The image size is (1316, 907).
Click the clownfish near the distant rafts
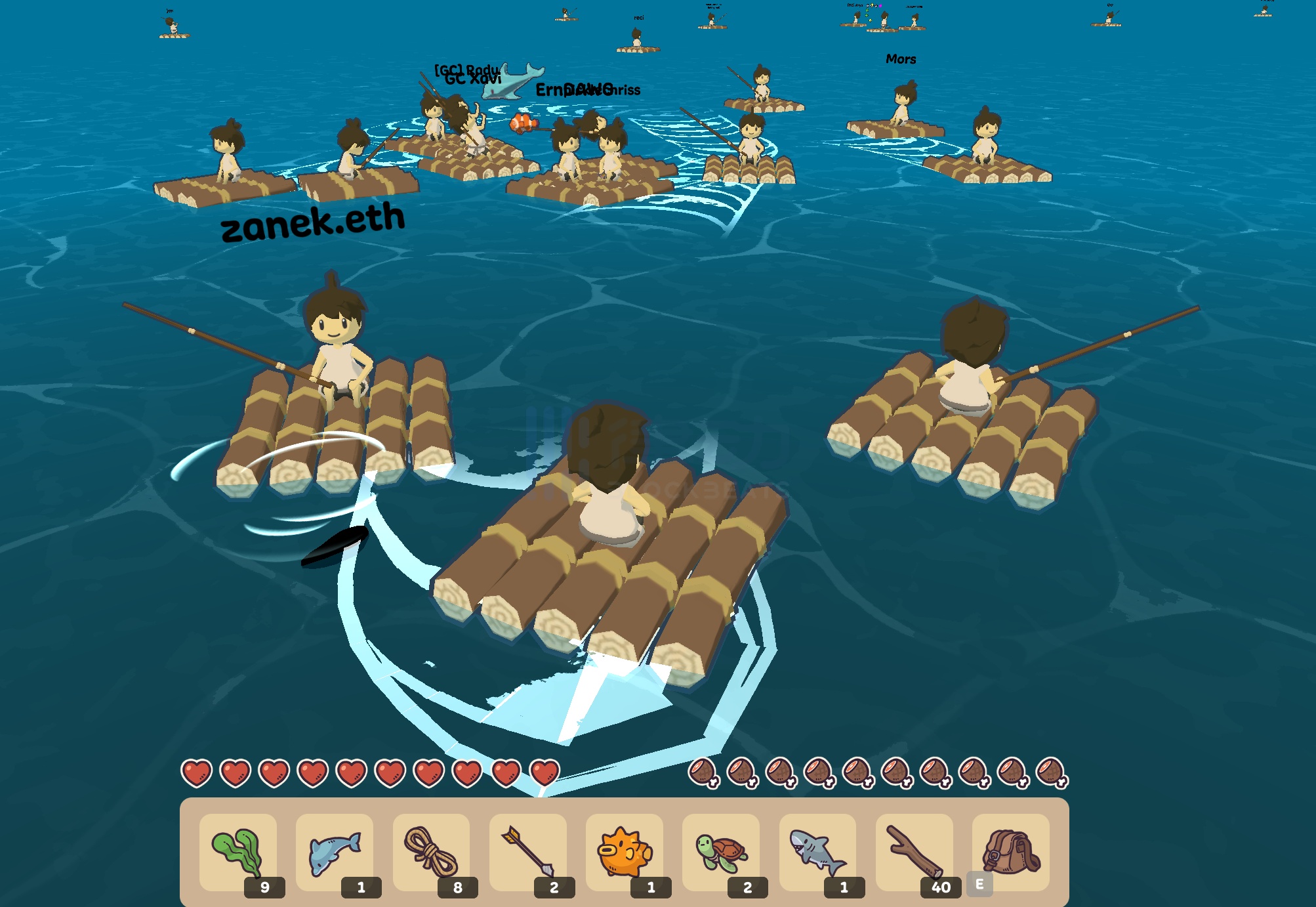coord(523,122)
